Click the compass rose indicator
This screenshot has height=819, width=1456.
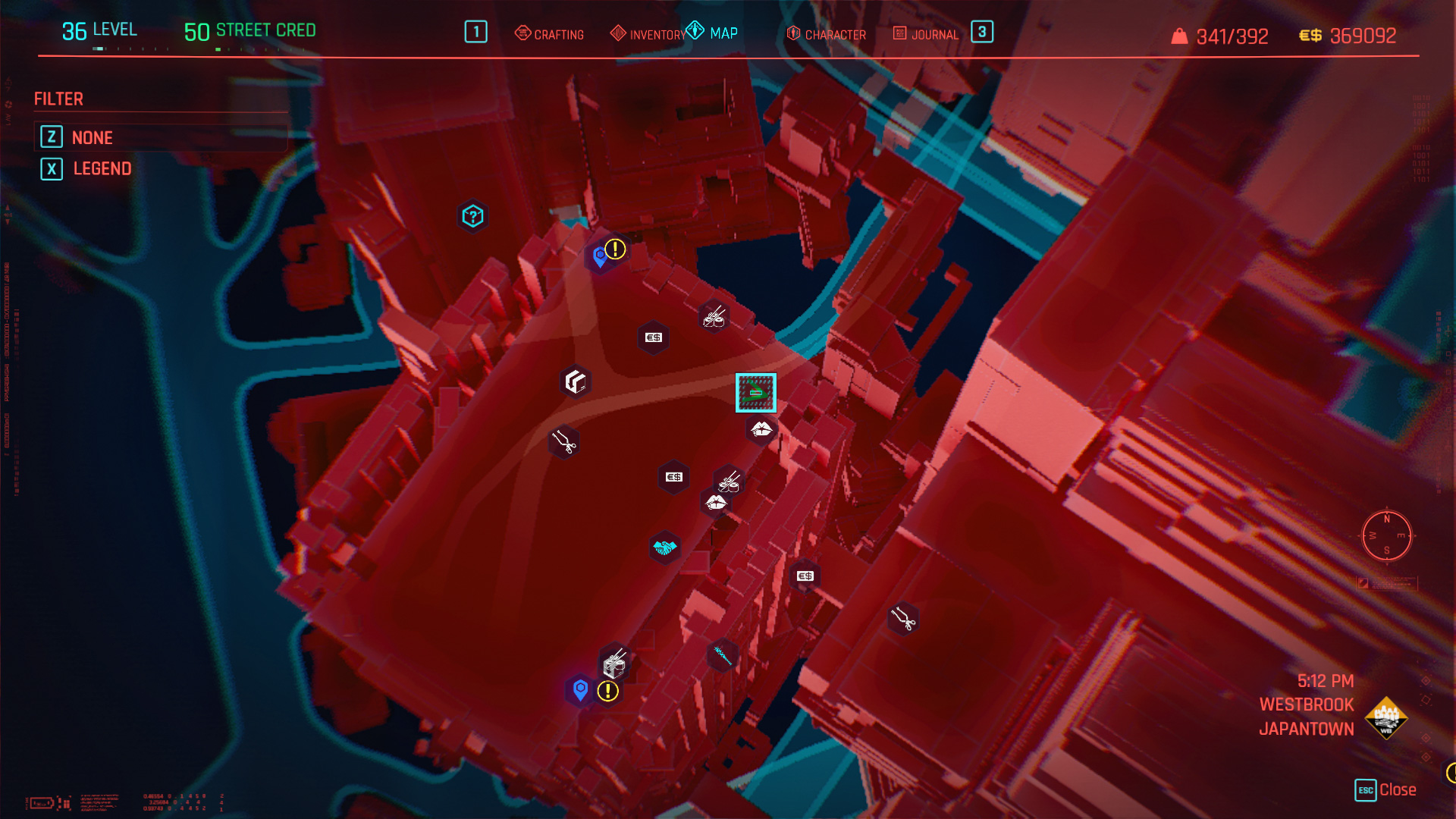[x=1386, y=536]
